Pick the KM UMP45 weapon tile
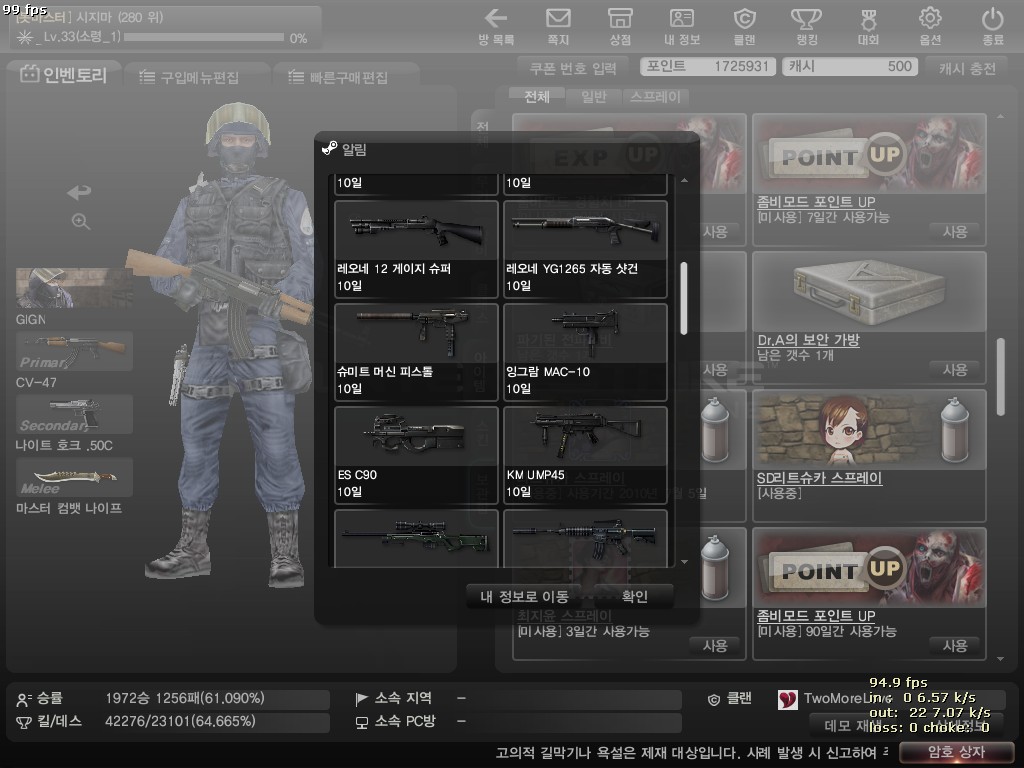The image size is (1024, 768). click(x=585, y=455)
